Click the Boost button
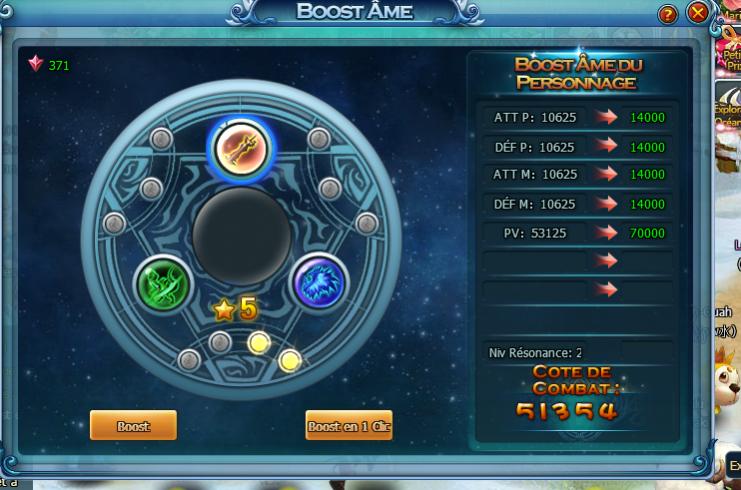This screenshot has width=741, height=490. [133, 425]
